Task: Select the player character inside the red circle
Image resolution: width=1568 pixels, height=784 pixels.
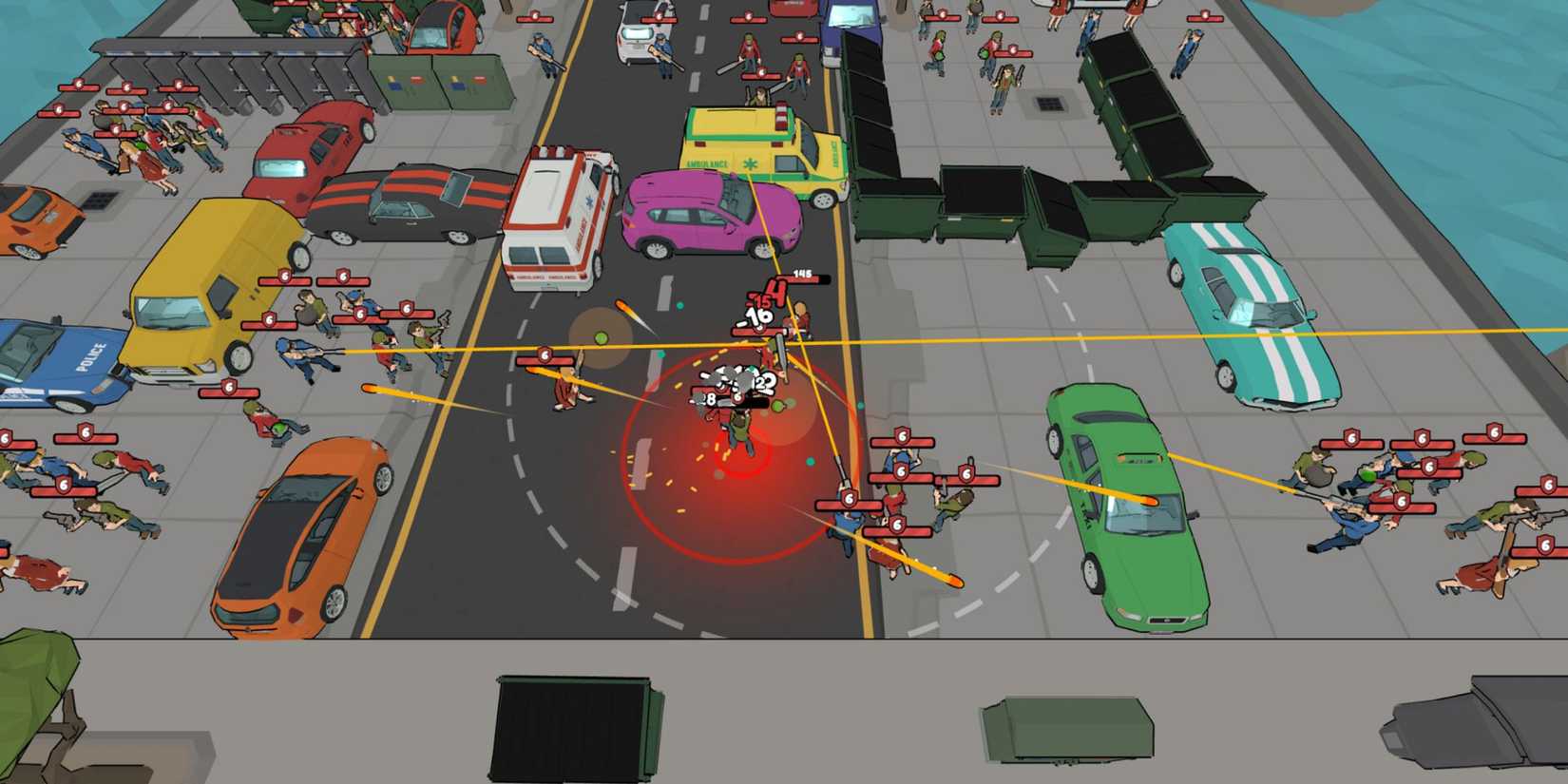Action: (x=739, y=428)
